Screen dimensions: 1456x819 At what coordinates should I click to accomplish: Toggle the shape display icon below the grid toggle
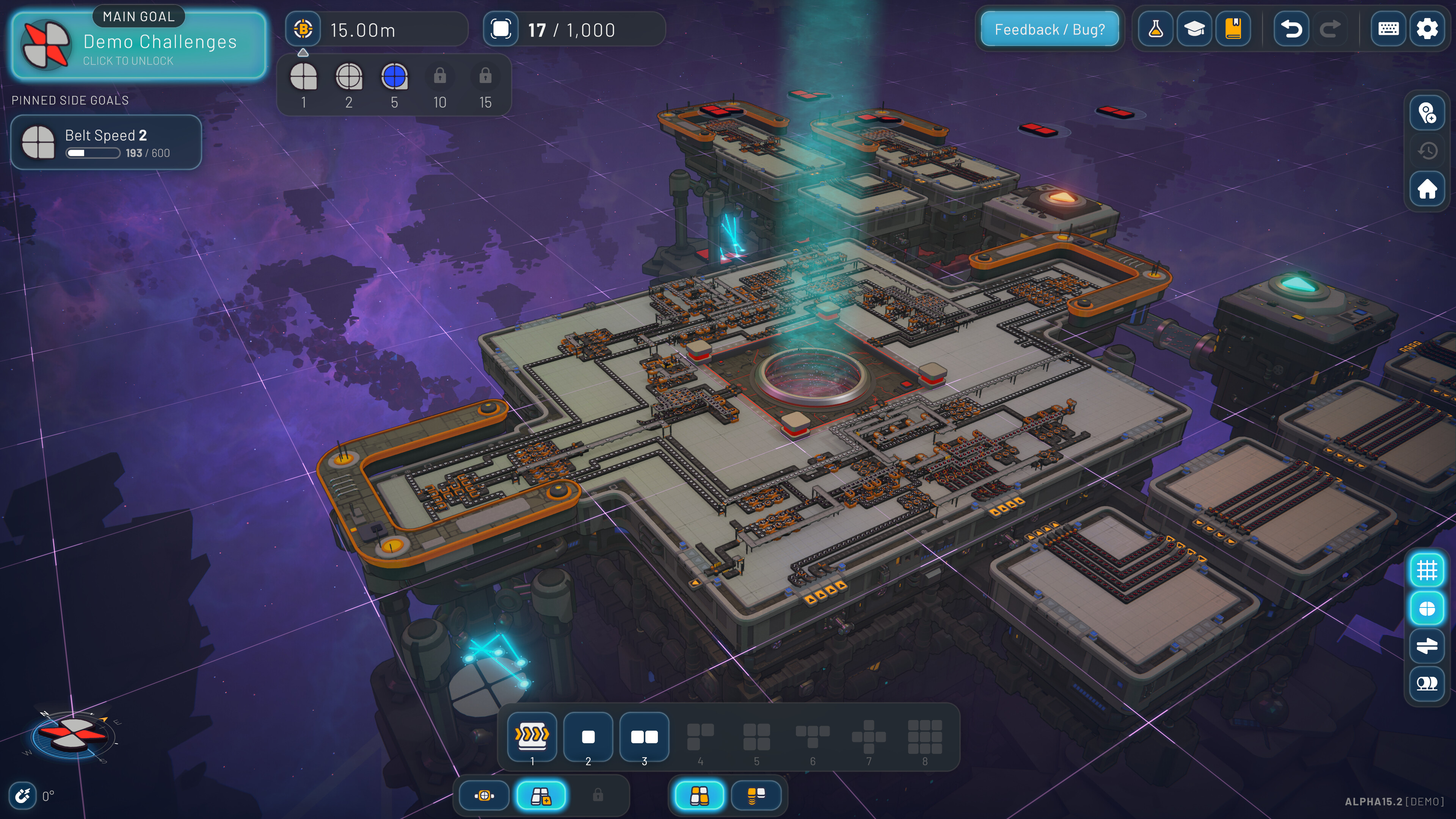tap(1426, 608)
